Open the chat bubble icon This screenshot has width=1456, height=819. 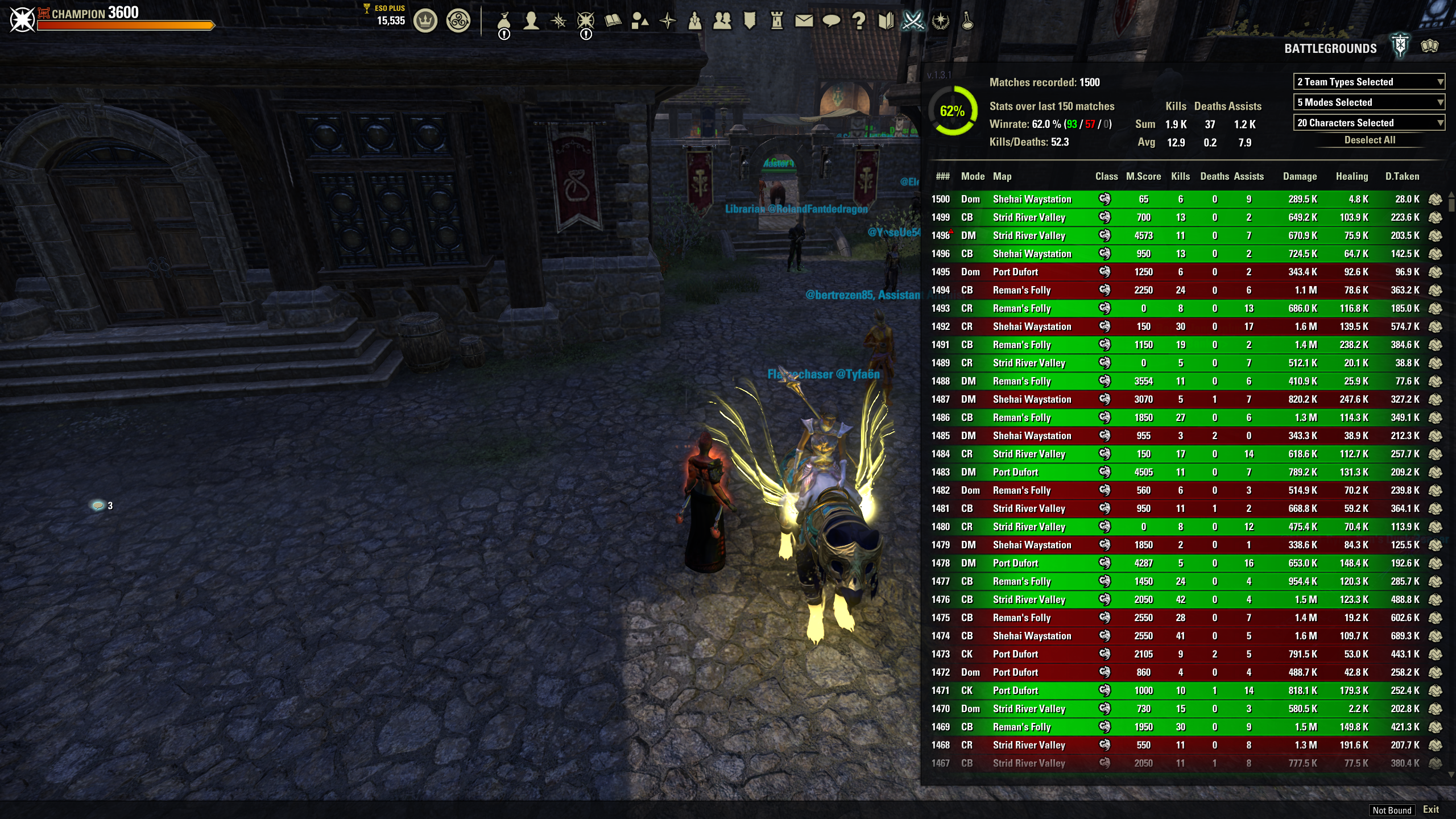pyautogui.click(x=832, y=21)
